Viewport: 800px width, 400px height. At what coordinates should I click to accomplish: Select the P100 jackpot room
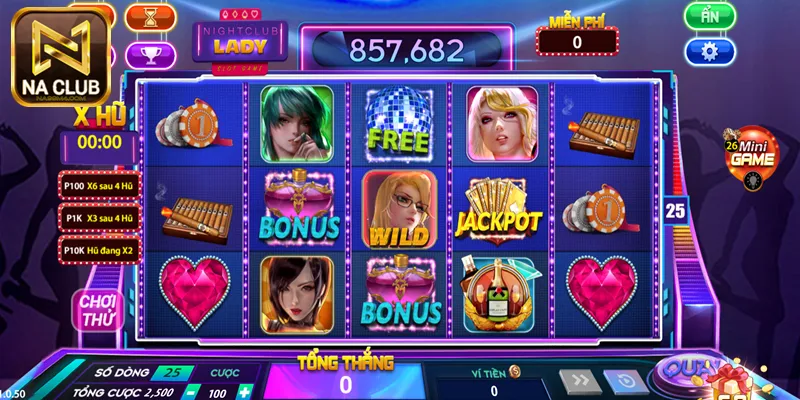(98, 185)
